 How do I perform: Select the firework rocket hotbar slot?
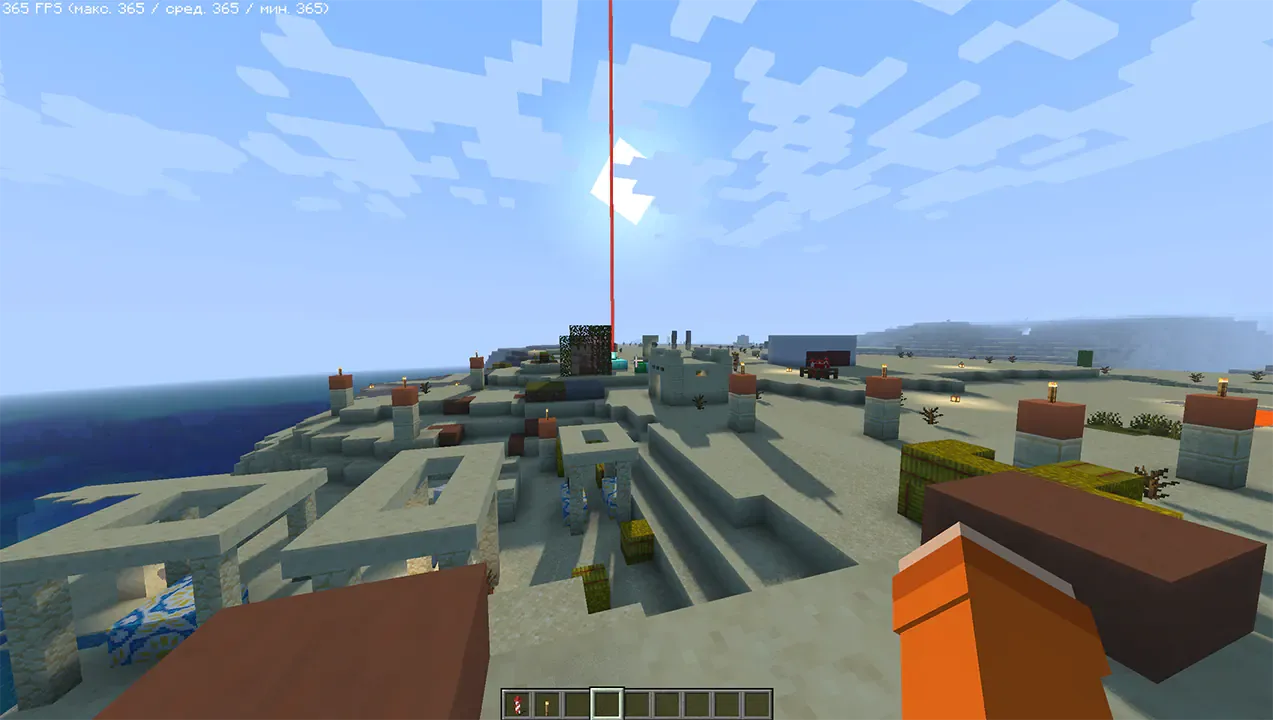(x=516, y=704)
